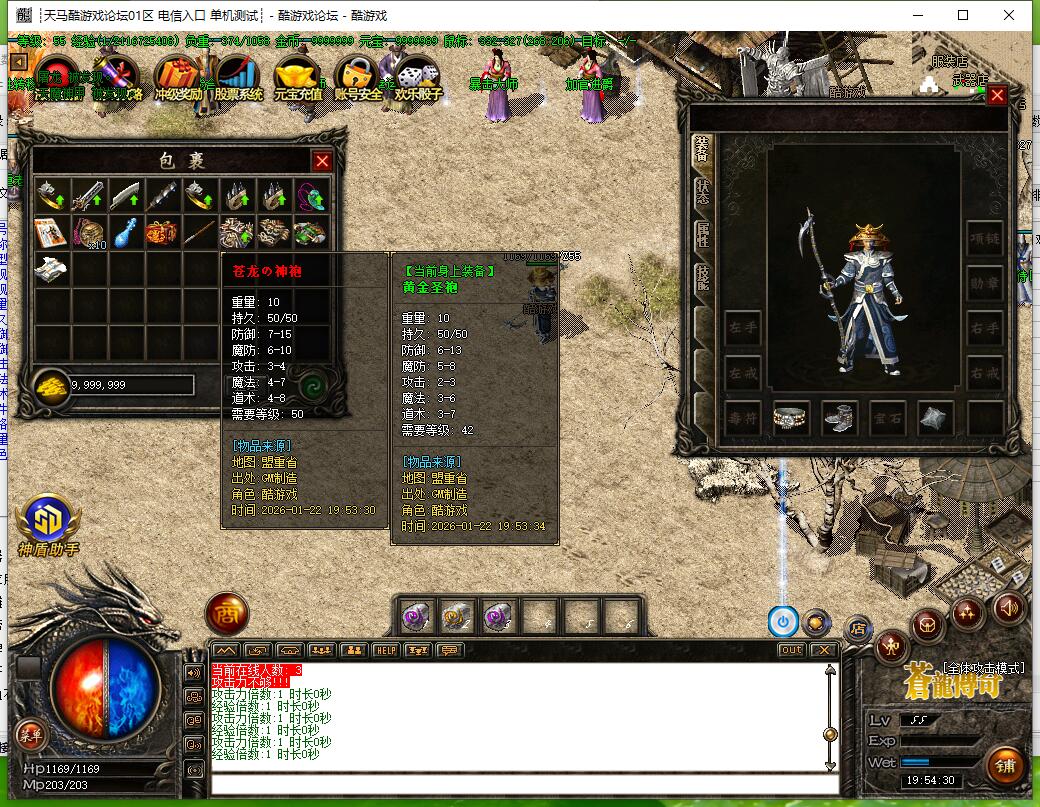The image size is (1040, 807).
Task: Close the 包裹 inventory window
Action: [322, 161]
